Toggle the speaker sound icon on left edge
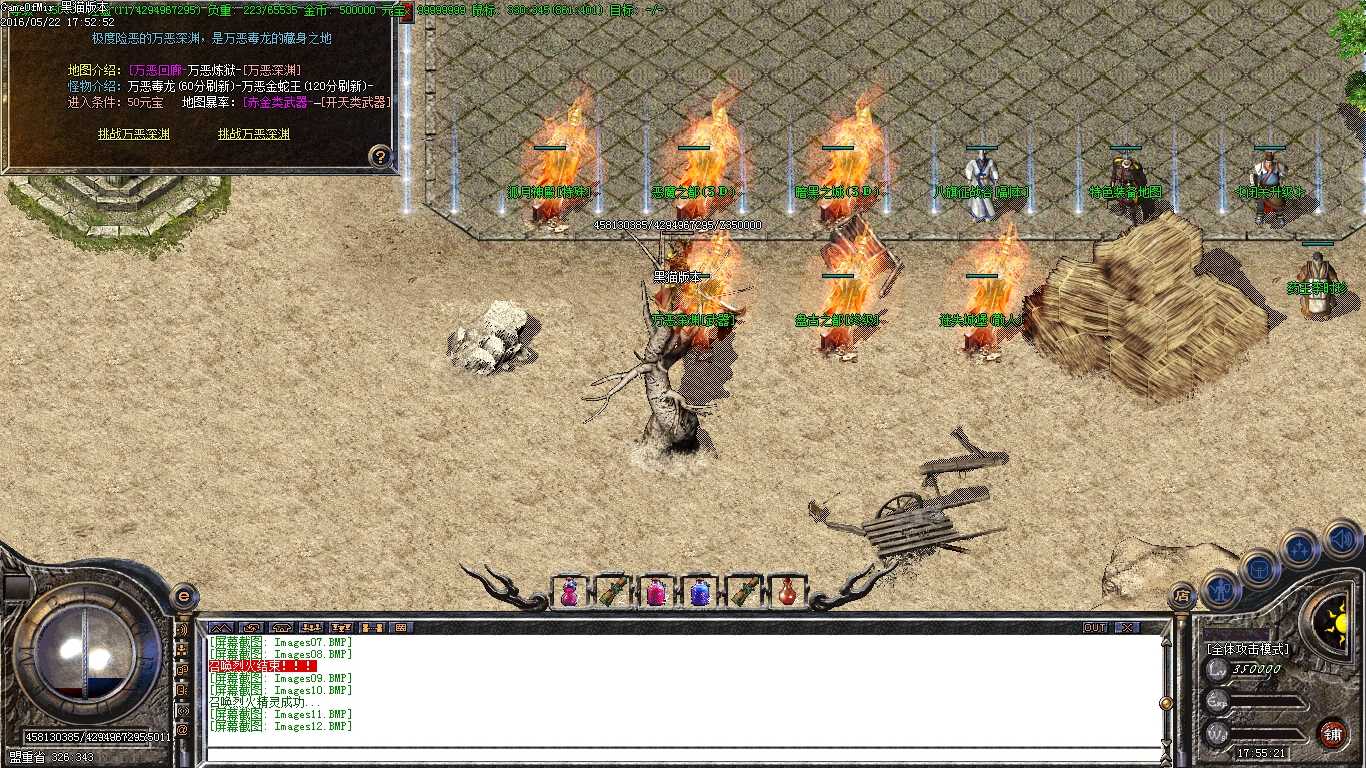 183,629
